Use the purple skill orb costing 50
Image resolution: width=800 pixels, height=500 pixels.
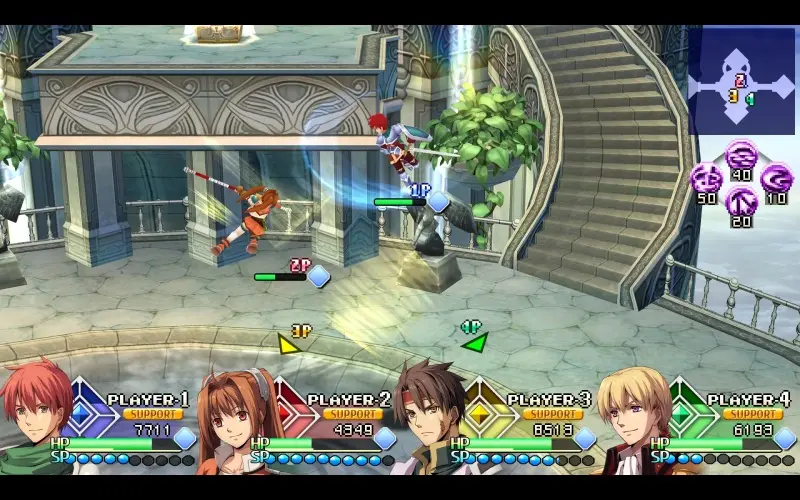706,181
